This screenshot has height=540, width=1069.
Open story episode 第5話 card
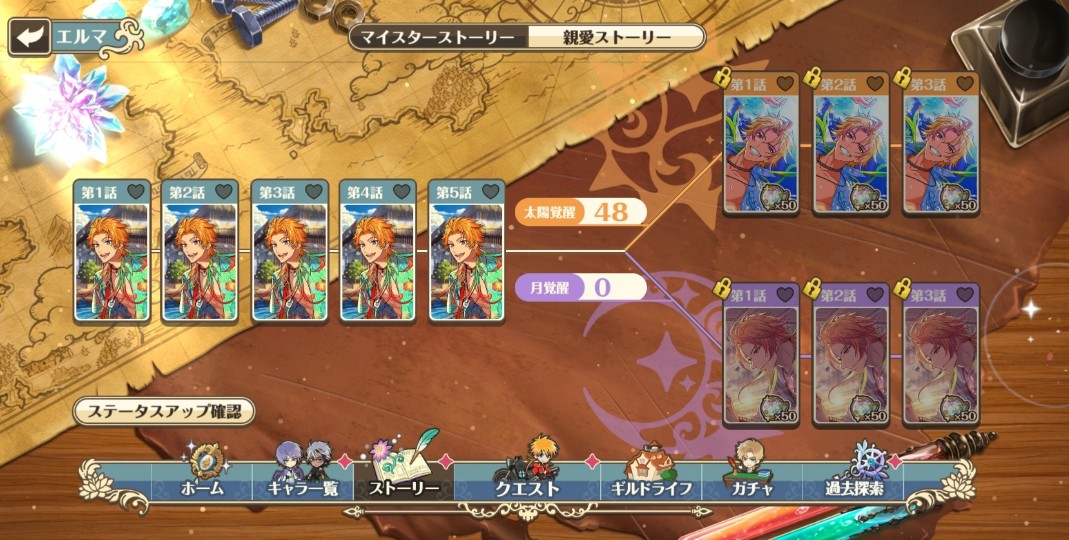(x=467, y=252)
